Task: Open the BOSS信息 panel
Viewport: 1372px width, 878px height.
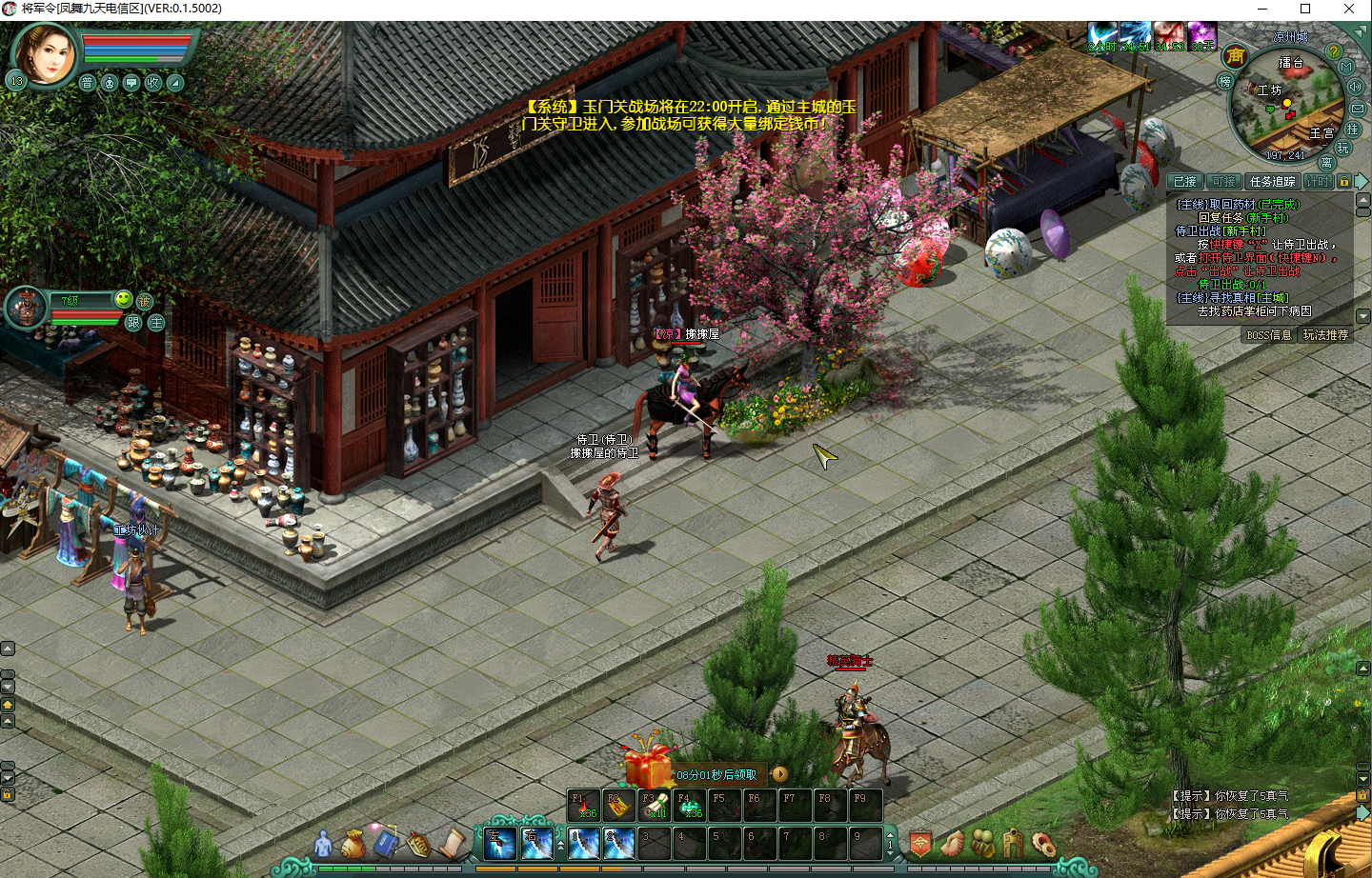Action: pos(1269,335)
